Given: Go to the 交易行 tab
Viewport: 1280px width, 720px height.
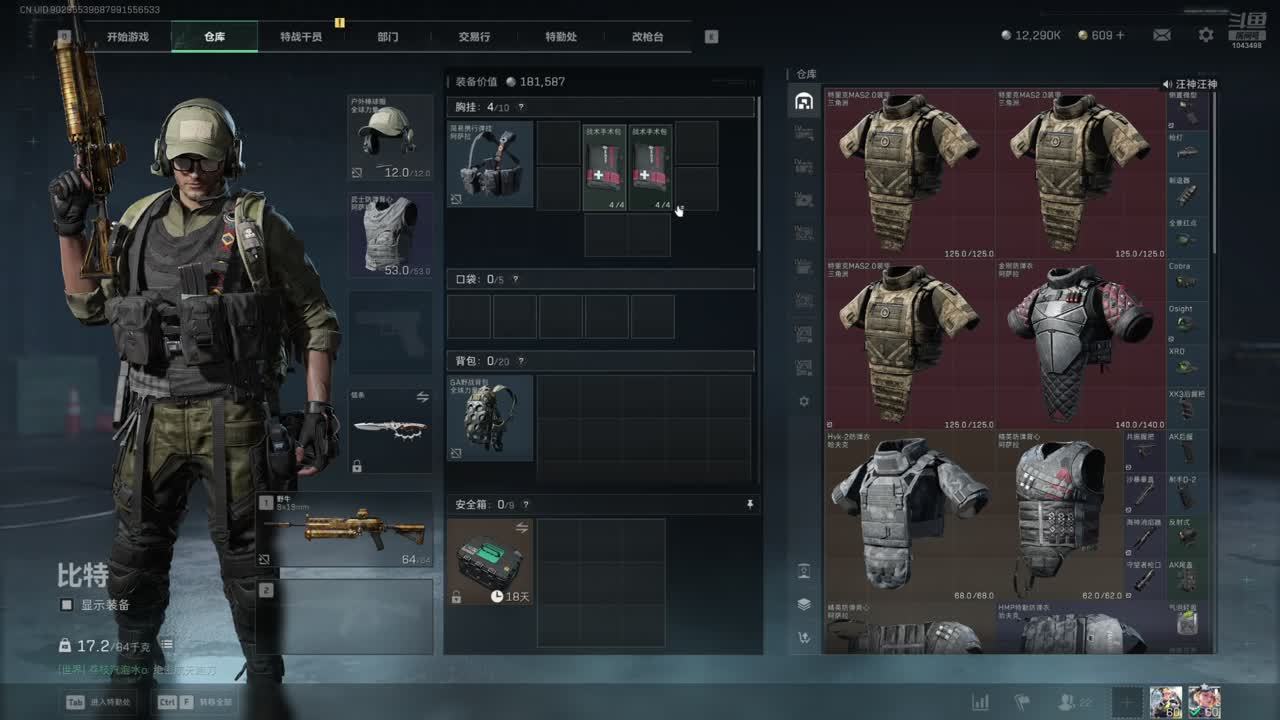Looking at the screenshot, I should click(474, 37).
